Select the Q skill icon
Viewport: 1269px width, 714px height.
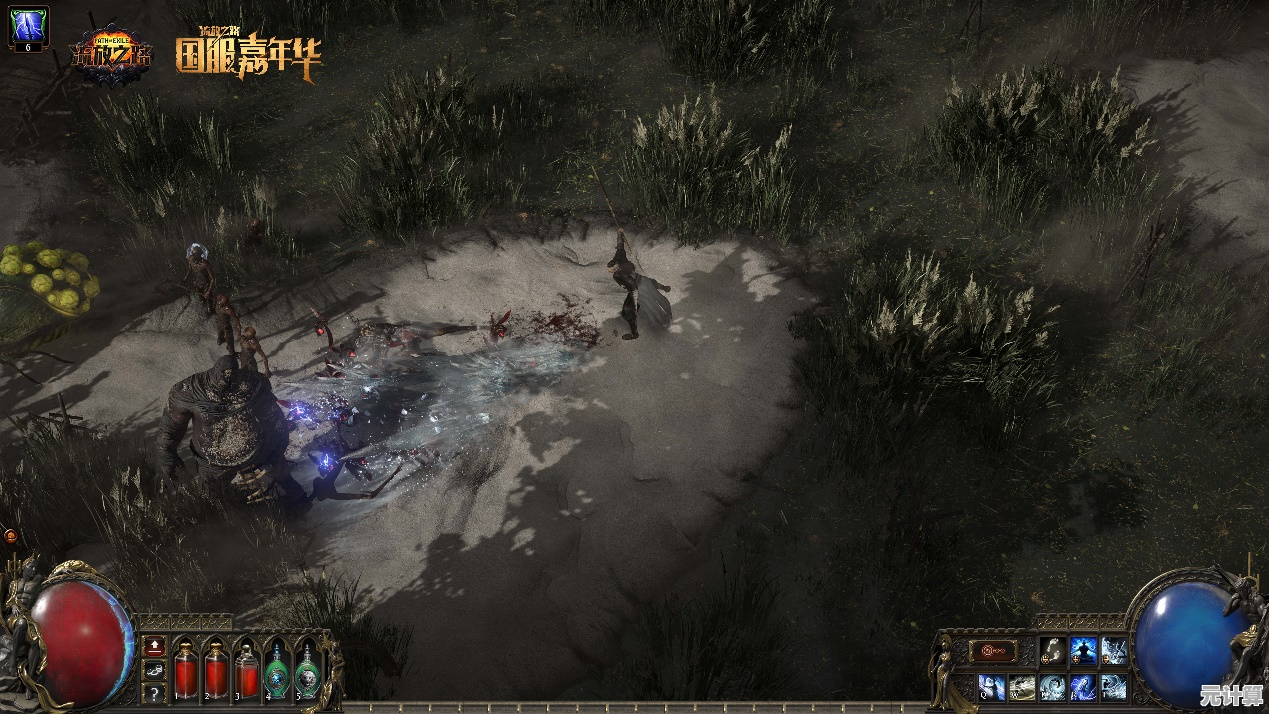tap(991, 688)
